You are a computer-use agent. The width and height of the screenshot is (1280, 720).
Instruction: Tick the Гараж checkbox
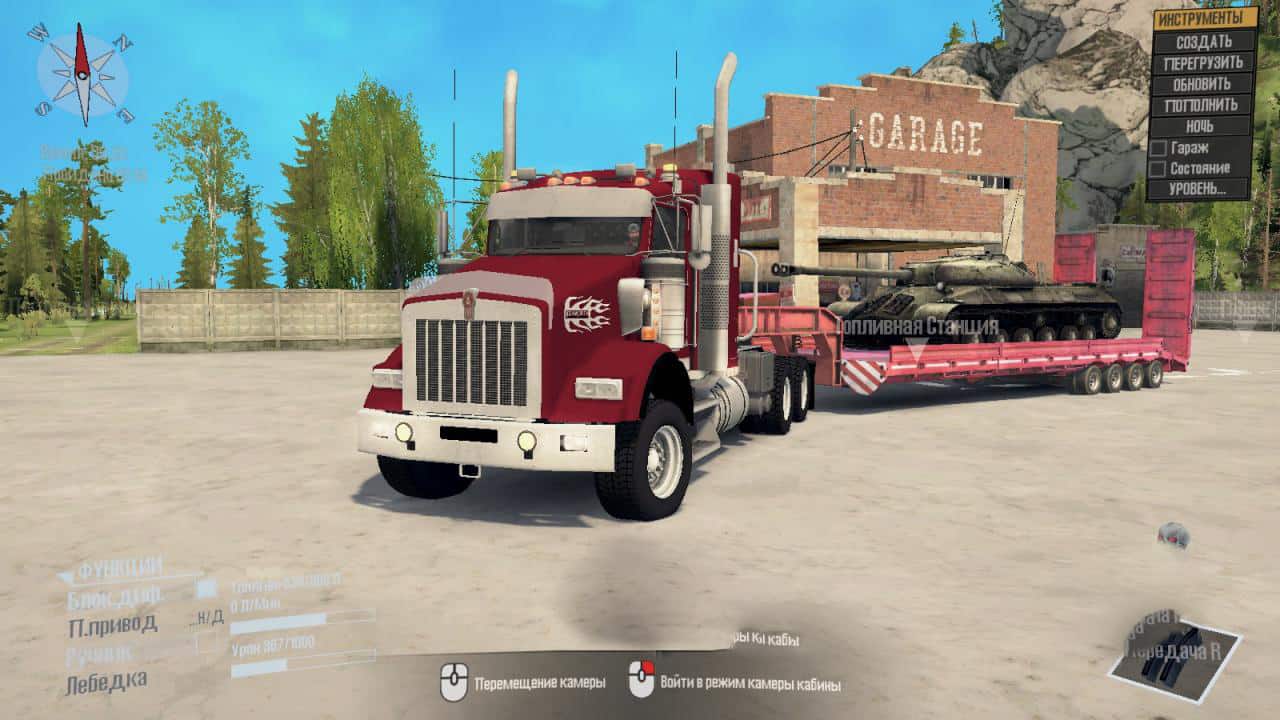tap(1159, 148)
